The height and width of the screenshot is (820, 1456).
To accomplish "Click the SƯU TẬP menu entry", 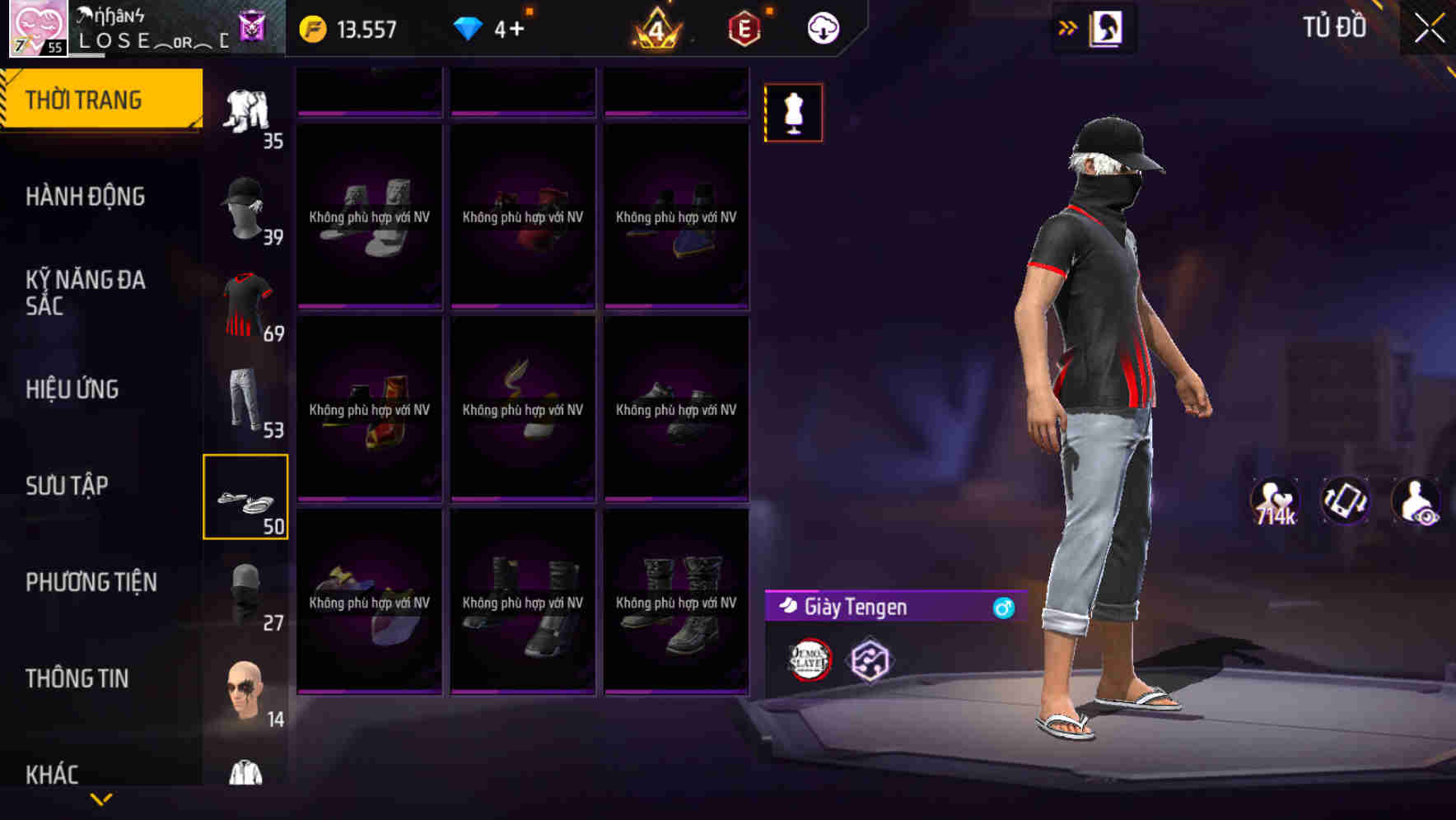I will pyautogui.click(x=68, y=486).
